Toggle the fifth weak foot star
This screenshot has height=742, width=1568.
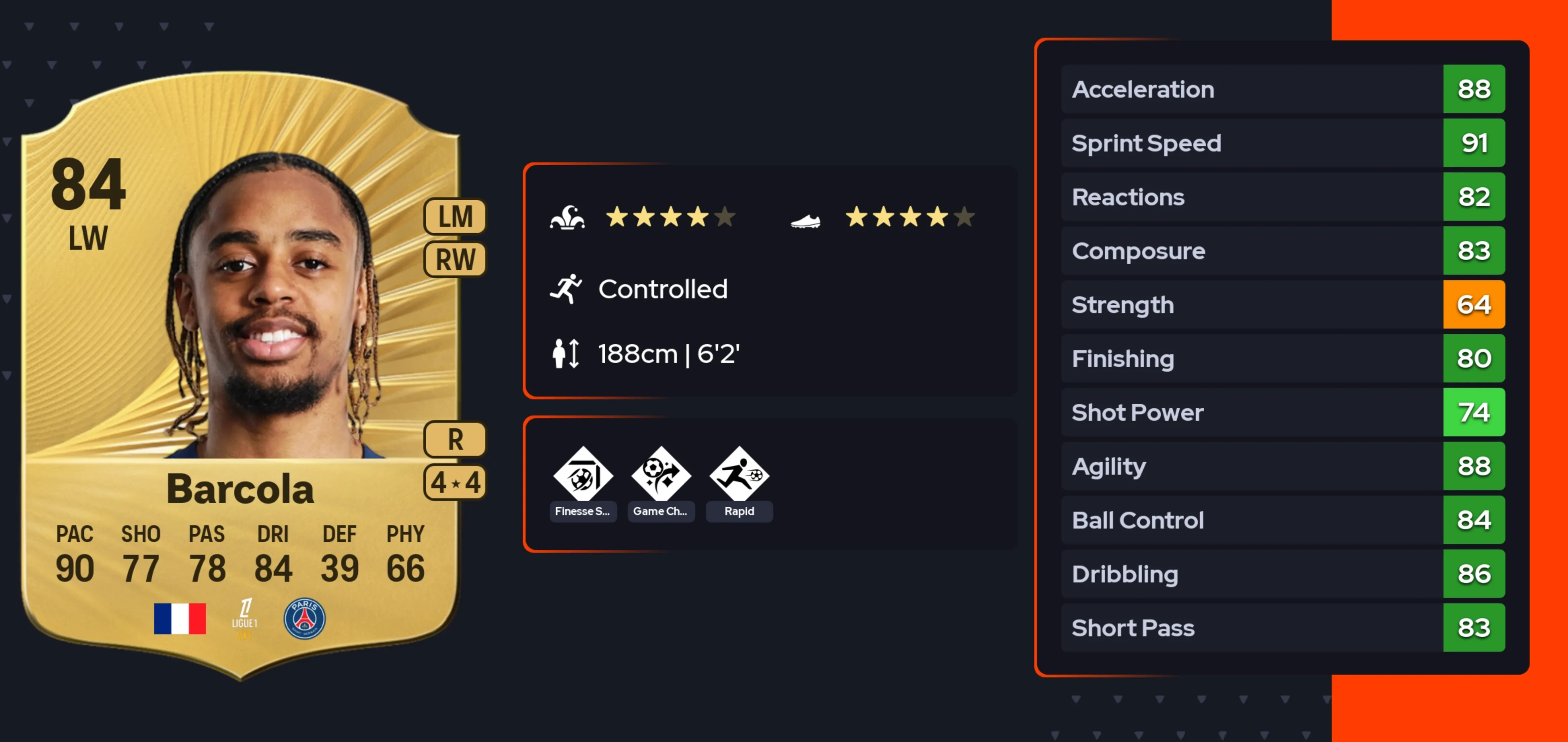(x=963, y=217)
